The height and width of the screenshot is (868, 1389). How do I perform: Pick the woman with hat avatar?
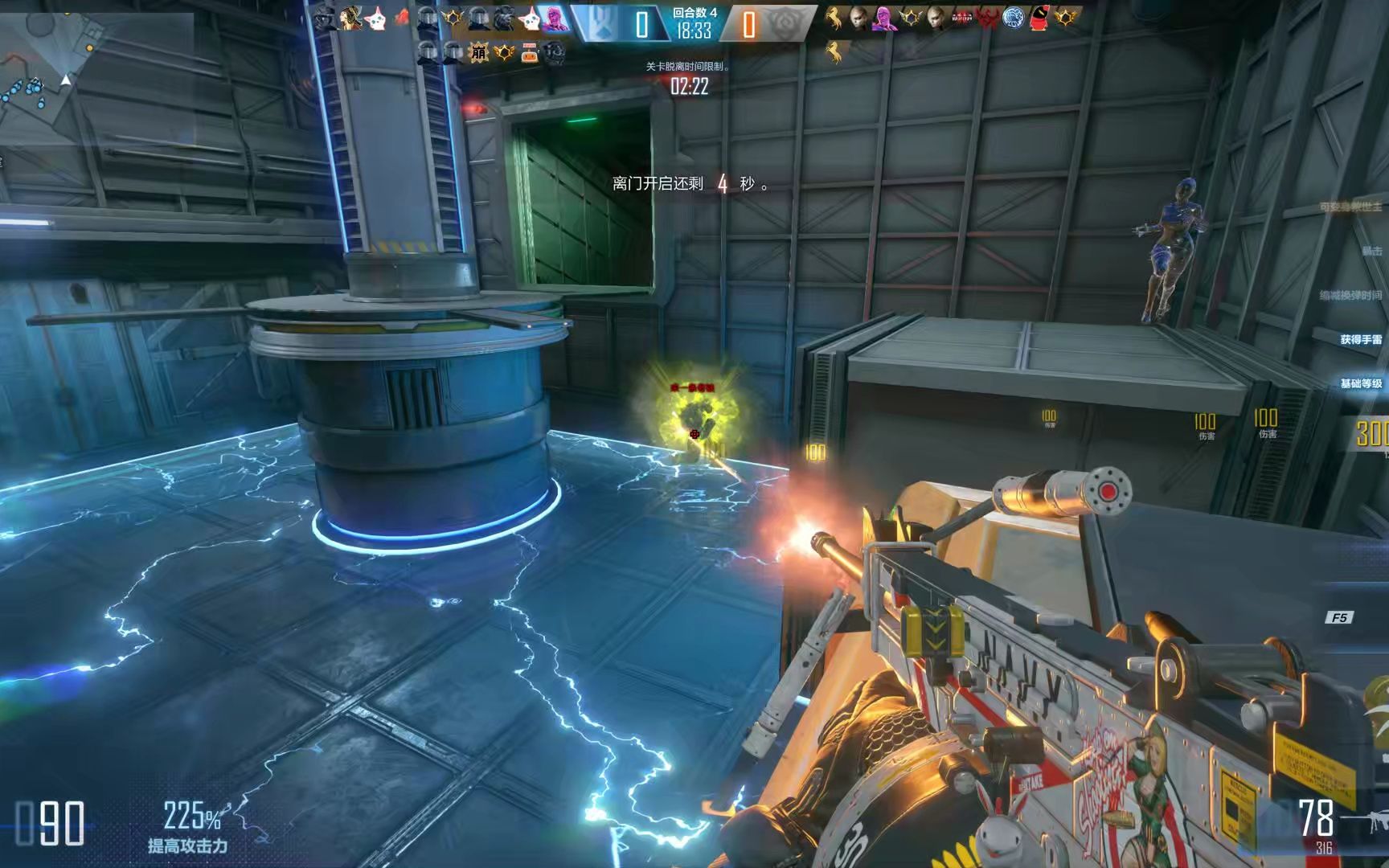(x=350, y=18)
